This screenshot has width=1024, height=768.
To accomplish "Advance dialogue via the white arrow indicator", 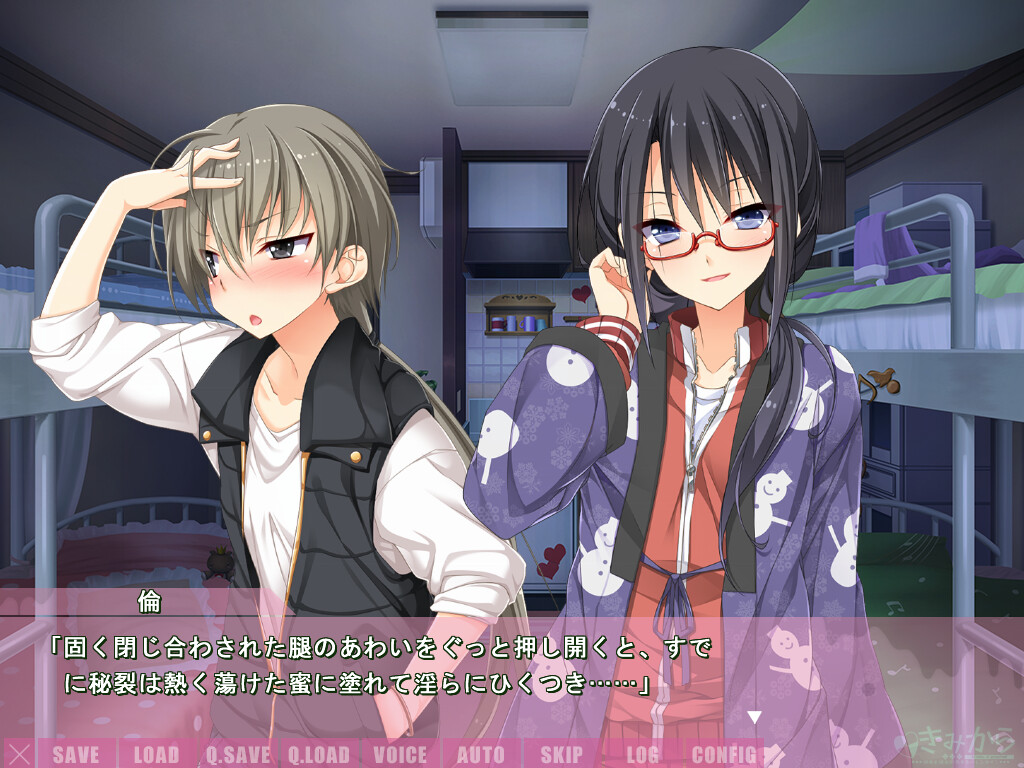I will [x=755, y=716].
